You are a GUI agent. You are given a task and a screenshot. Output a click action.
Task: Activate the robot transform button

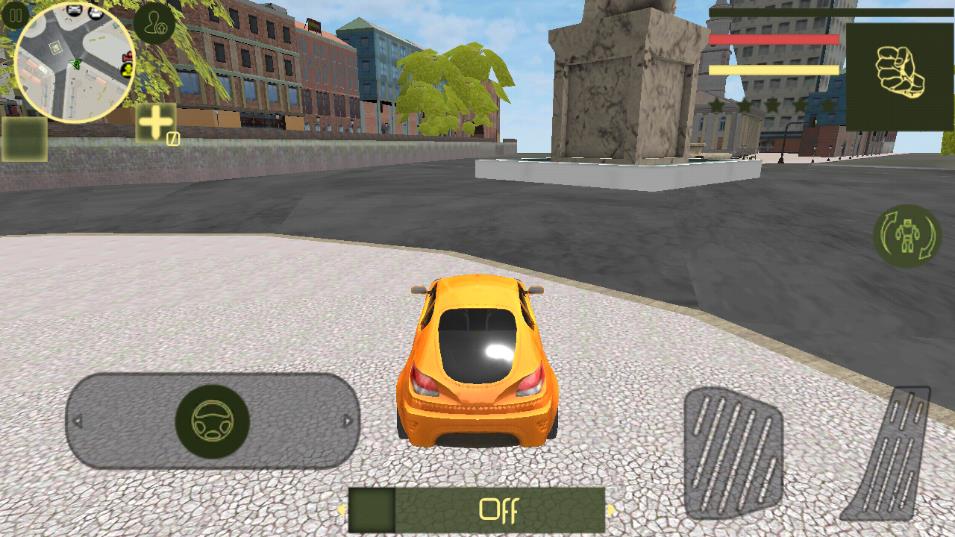pyautogui.click(x=907, y=236)
